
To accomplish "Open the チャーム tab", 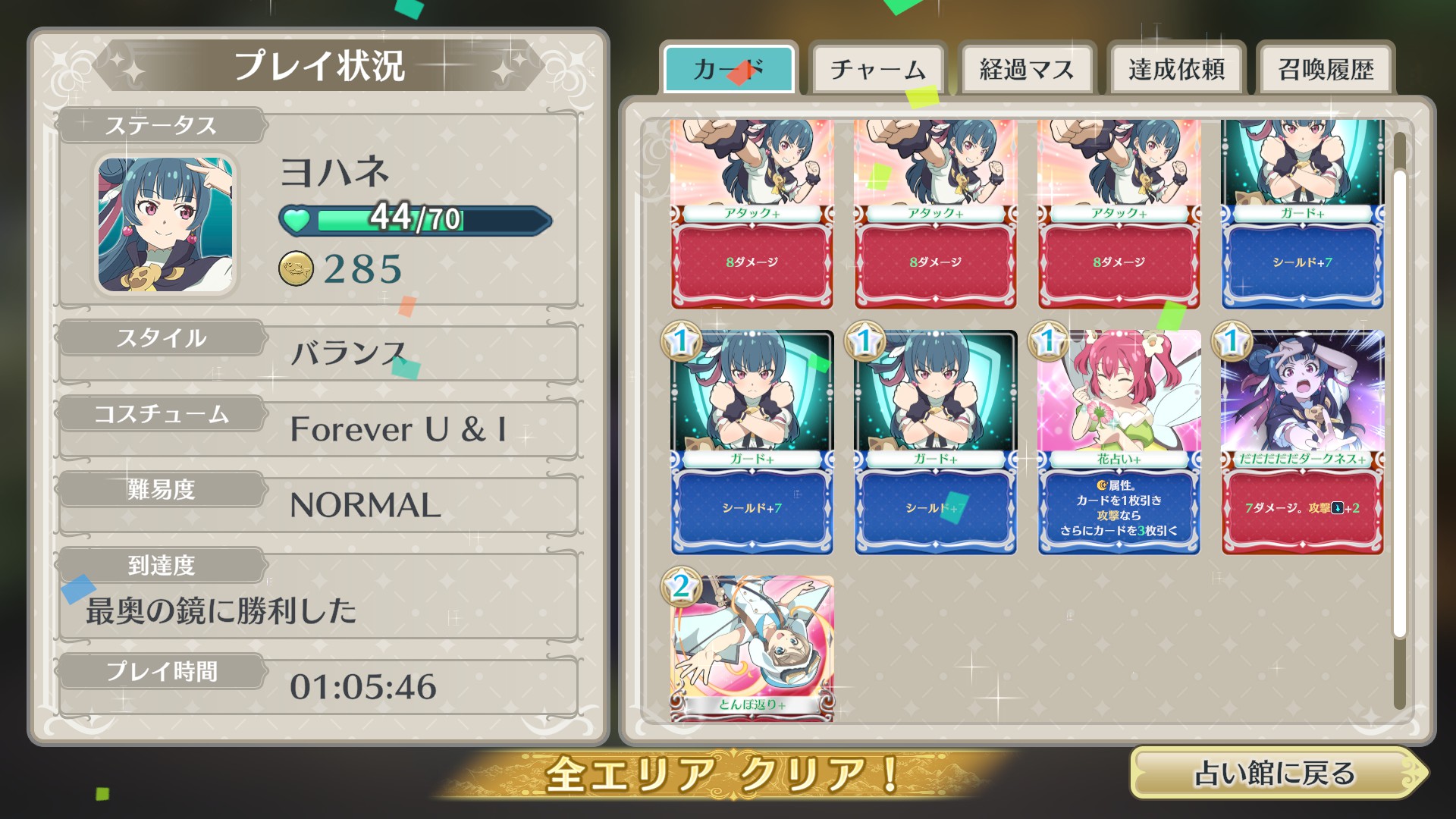I will point(877,70).
